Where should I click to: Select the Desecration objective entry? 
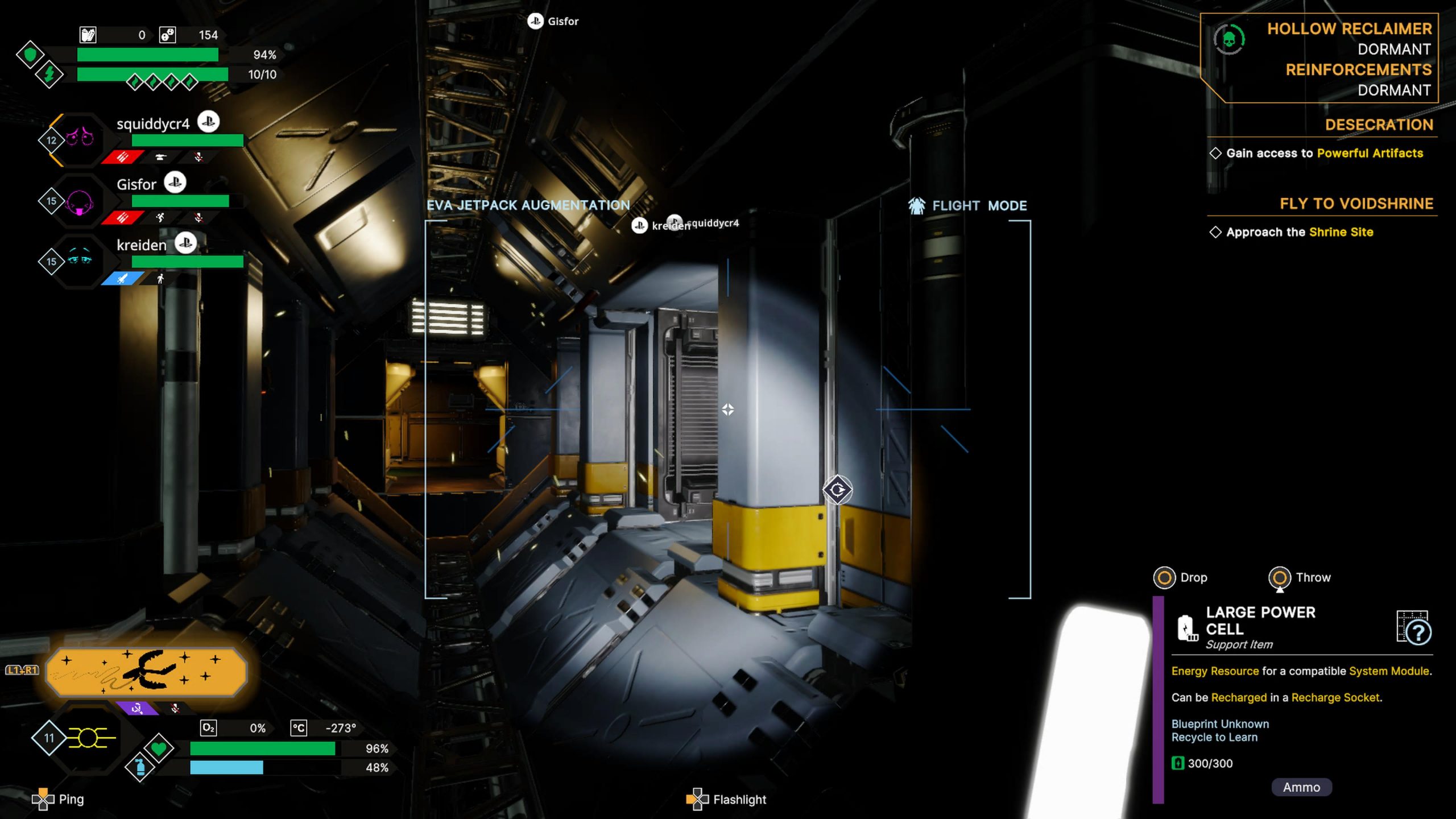point(1379,125)
